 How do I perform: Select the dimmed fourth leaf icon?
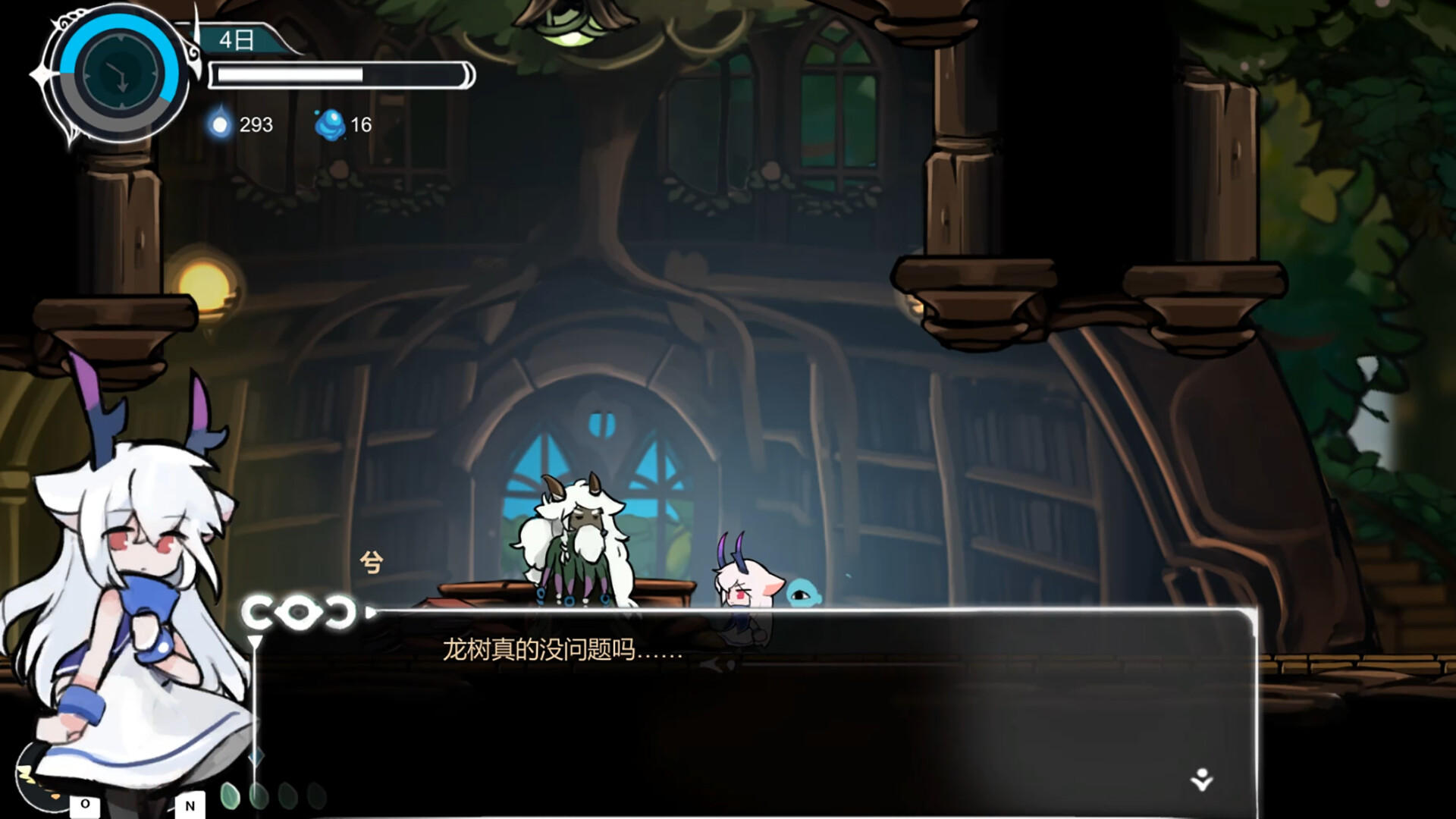pyautogui.click(x=315, y=795)
